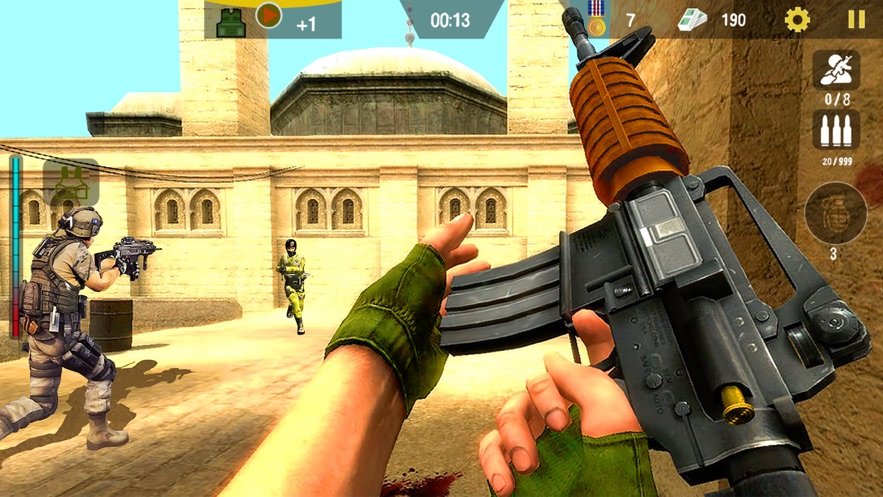
Task: Tap the cash stack icon
Action: pyautogui.click(x=692, y=20)
